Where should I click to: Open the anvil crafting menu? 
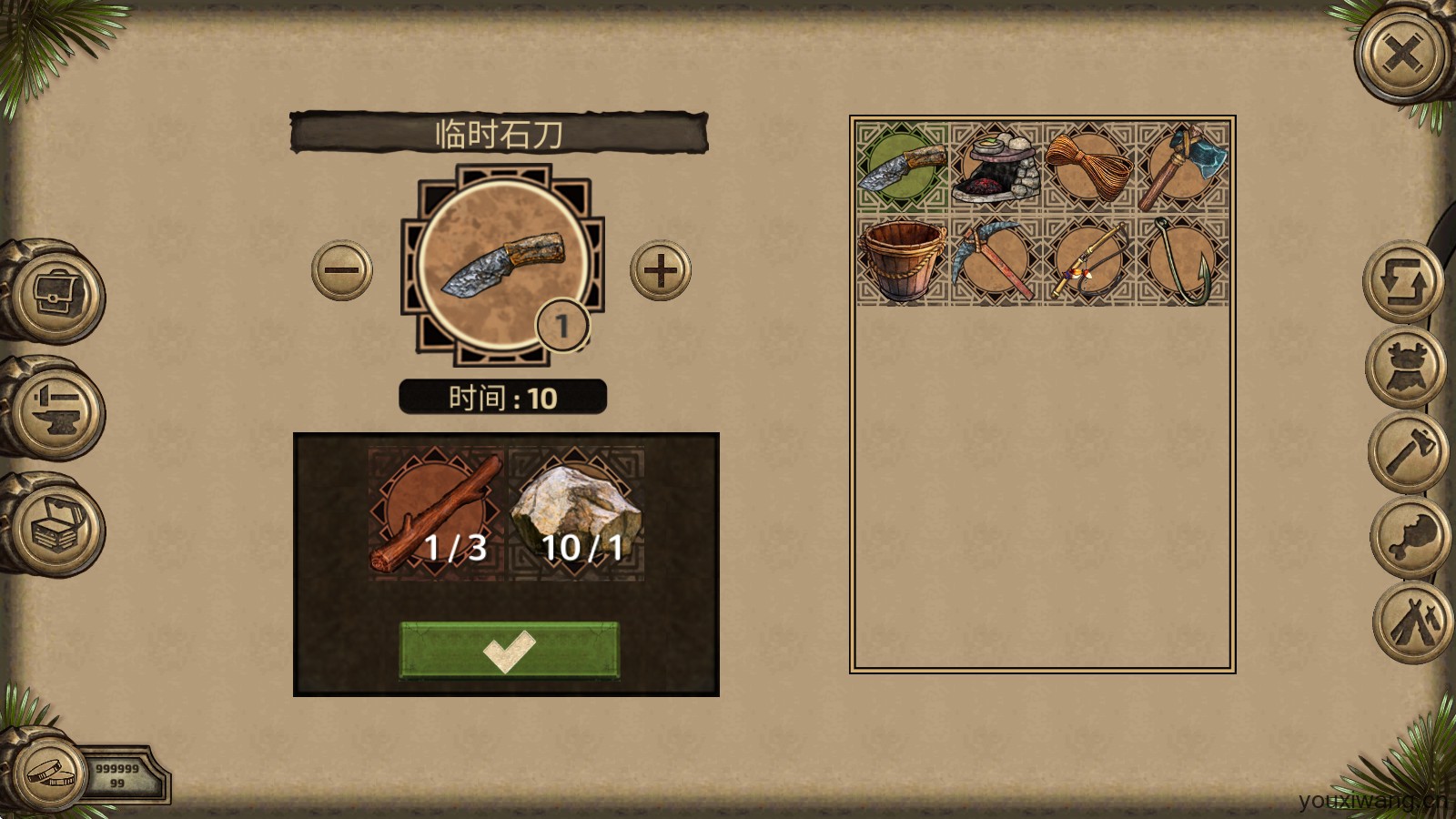click(x=56, y=409)
